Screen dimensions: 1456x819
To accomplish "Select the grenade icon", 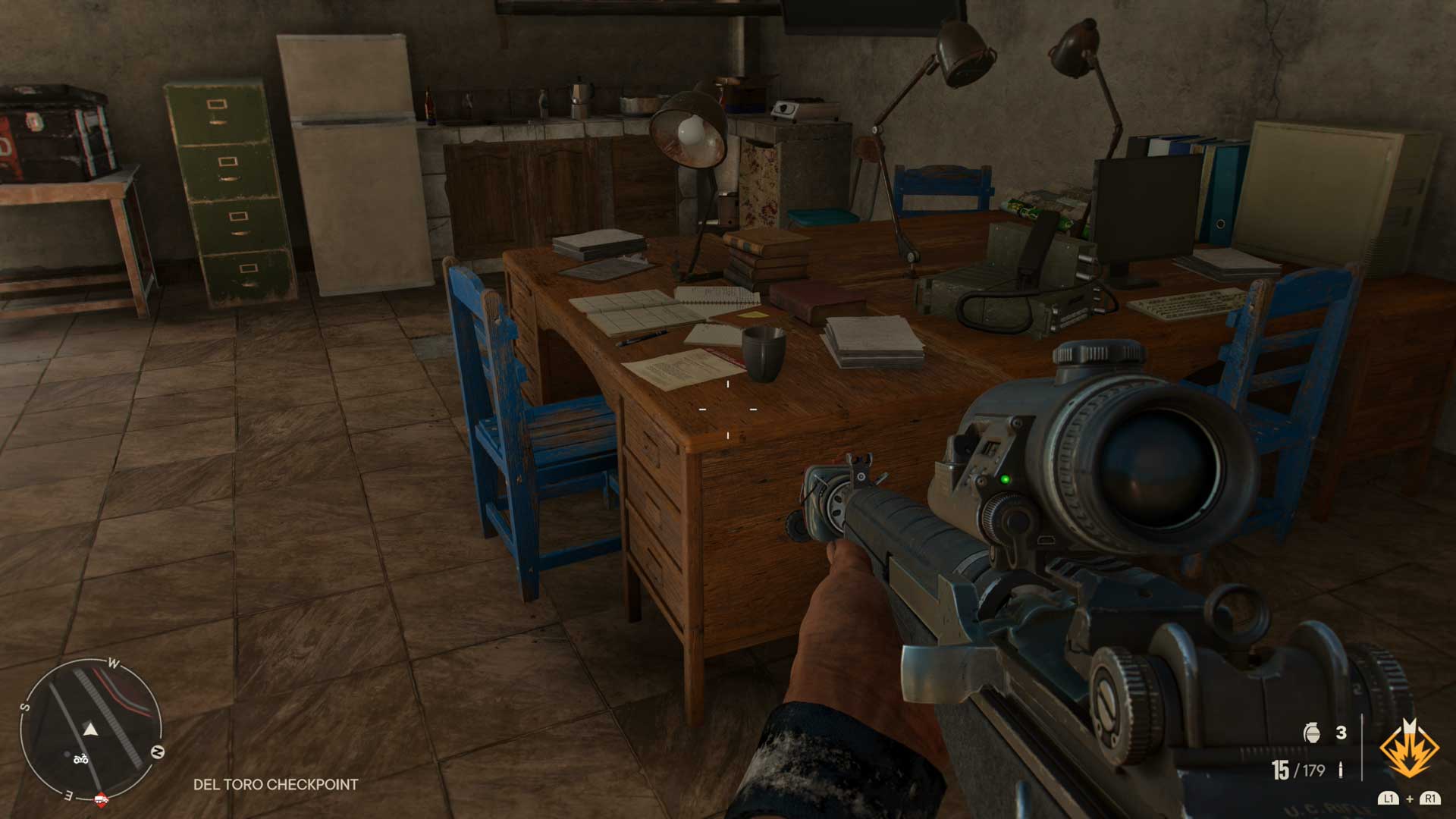I will pyautogui.click(x=1312, y=733).
